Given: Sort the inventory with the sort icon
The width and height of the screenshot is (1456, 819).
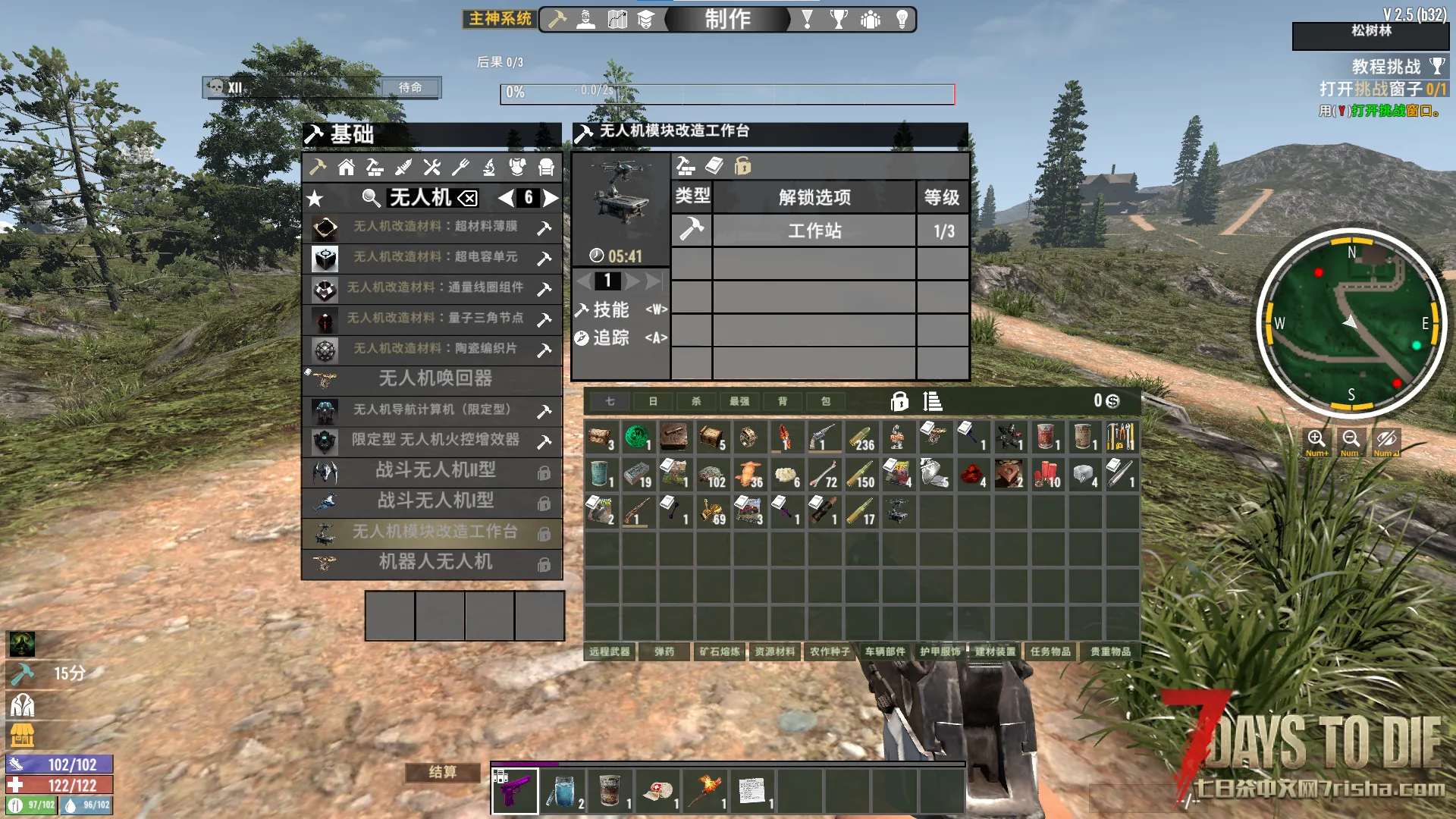Looking at the screenshot, I should (932, 401).
